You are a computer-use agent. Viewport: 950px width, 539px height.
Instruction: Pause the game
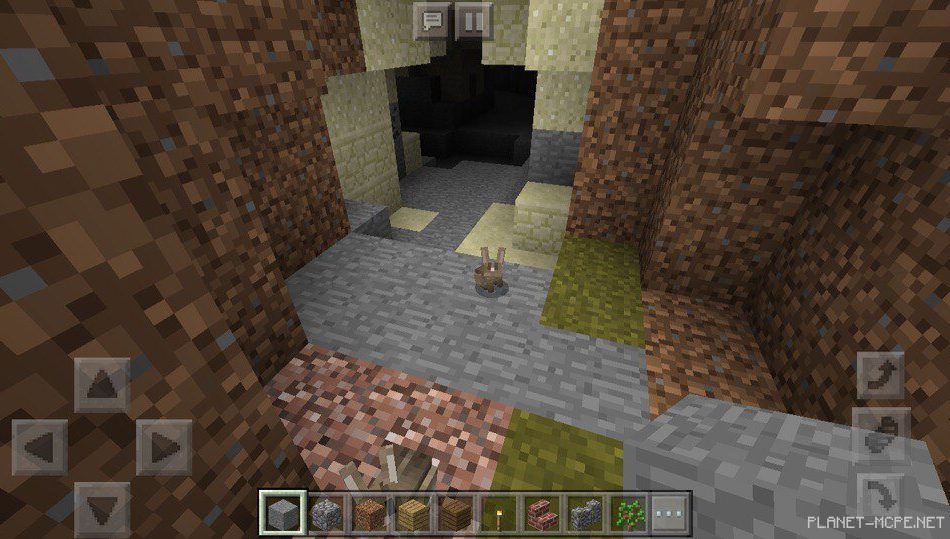coord(476,19)
